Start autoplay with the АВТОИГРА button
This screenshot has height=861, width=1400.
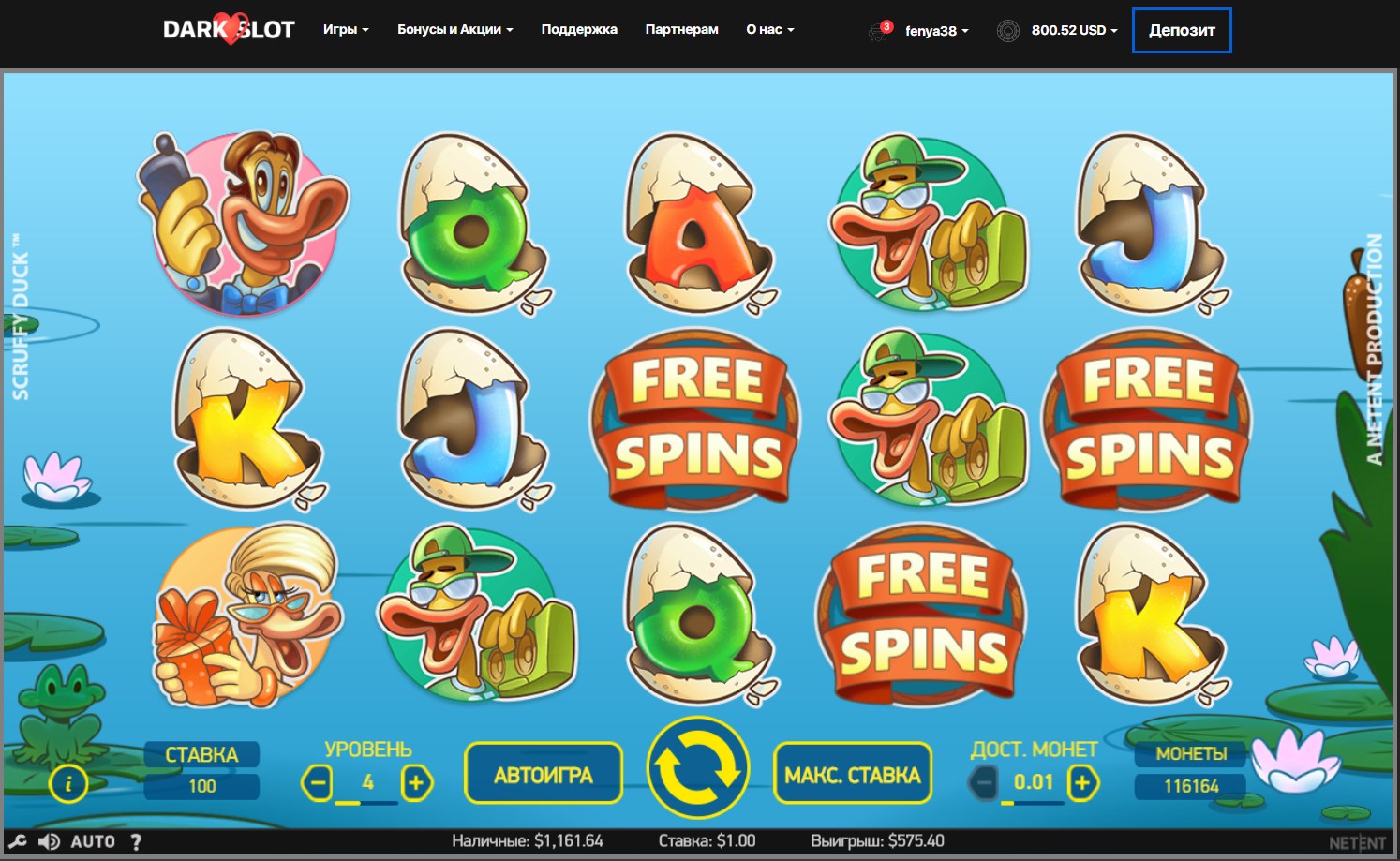(x=544, y=774)
